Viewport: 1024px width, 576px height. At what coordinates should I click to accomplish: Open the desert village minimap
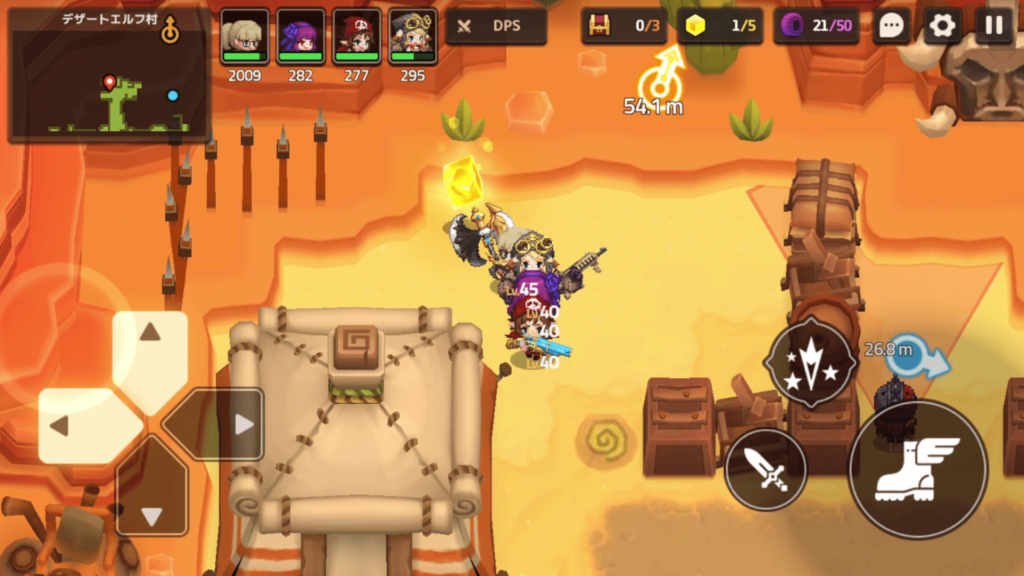[108, 76]
